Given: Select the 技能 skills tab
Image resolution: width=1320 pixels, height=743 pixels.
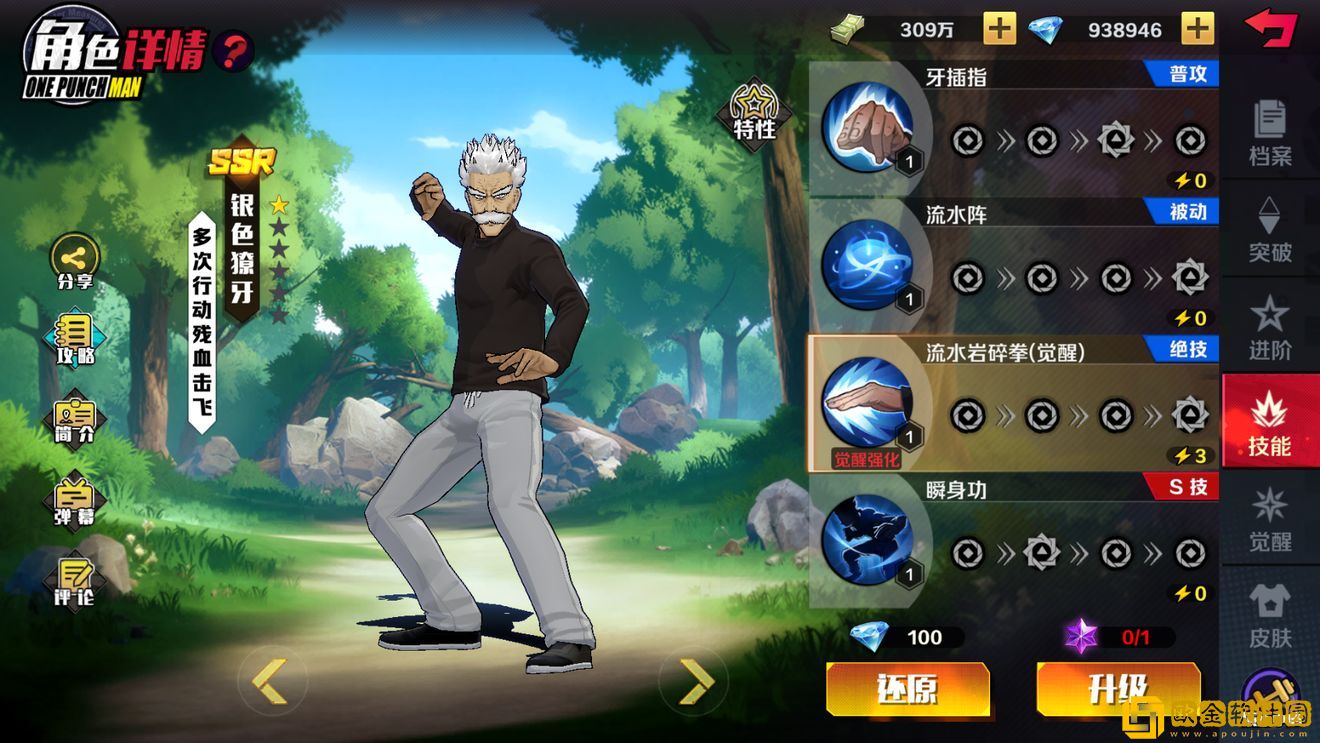Looking at the screenshot, I should click(1270, 424).
